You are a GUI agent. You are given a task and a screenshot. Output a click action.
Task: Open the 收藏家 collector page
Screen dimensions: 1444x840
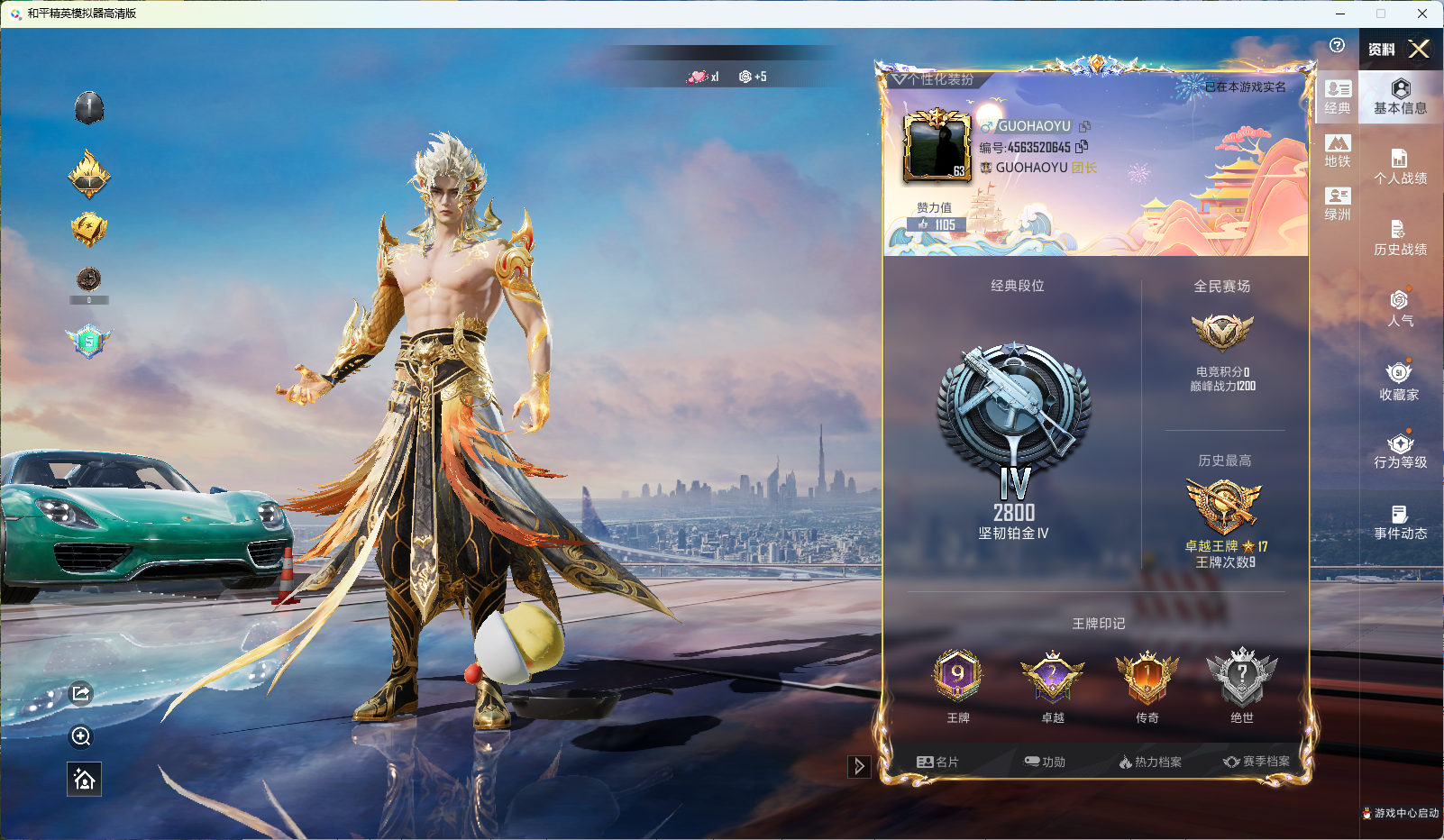[x=1400, y=381]
